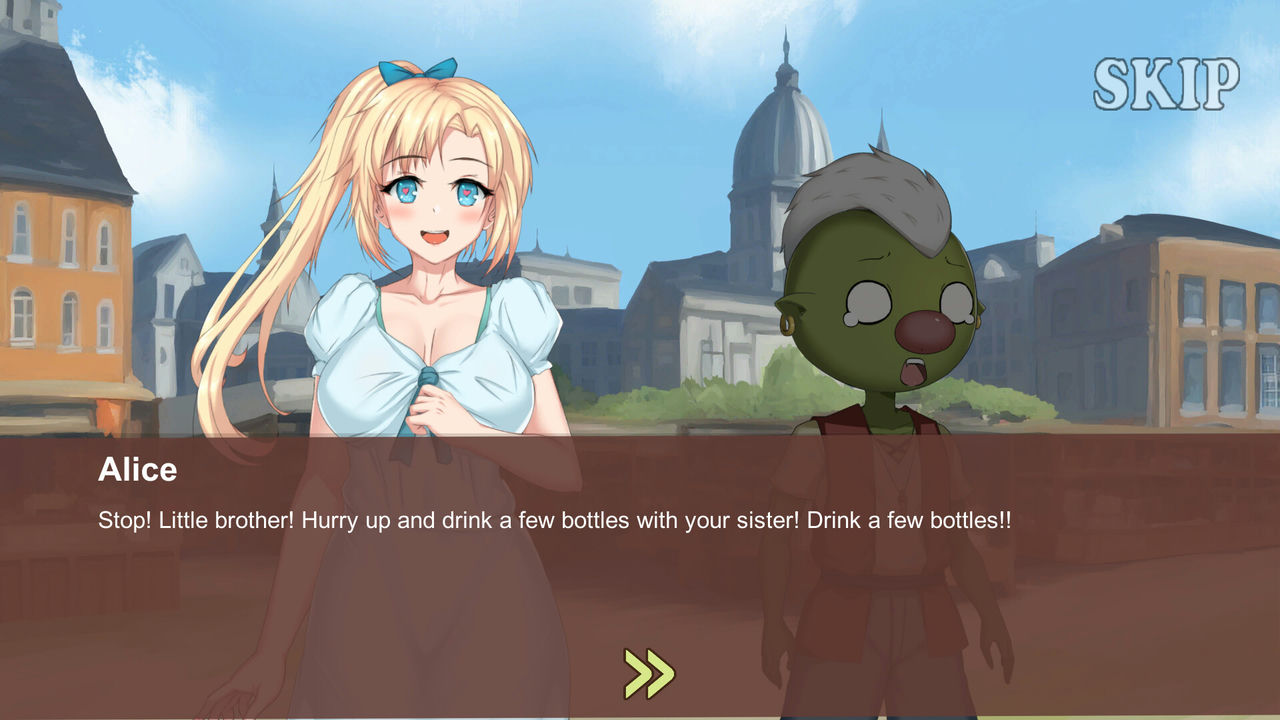
Task: Click the Alice name label
Action: [138, 470]
